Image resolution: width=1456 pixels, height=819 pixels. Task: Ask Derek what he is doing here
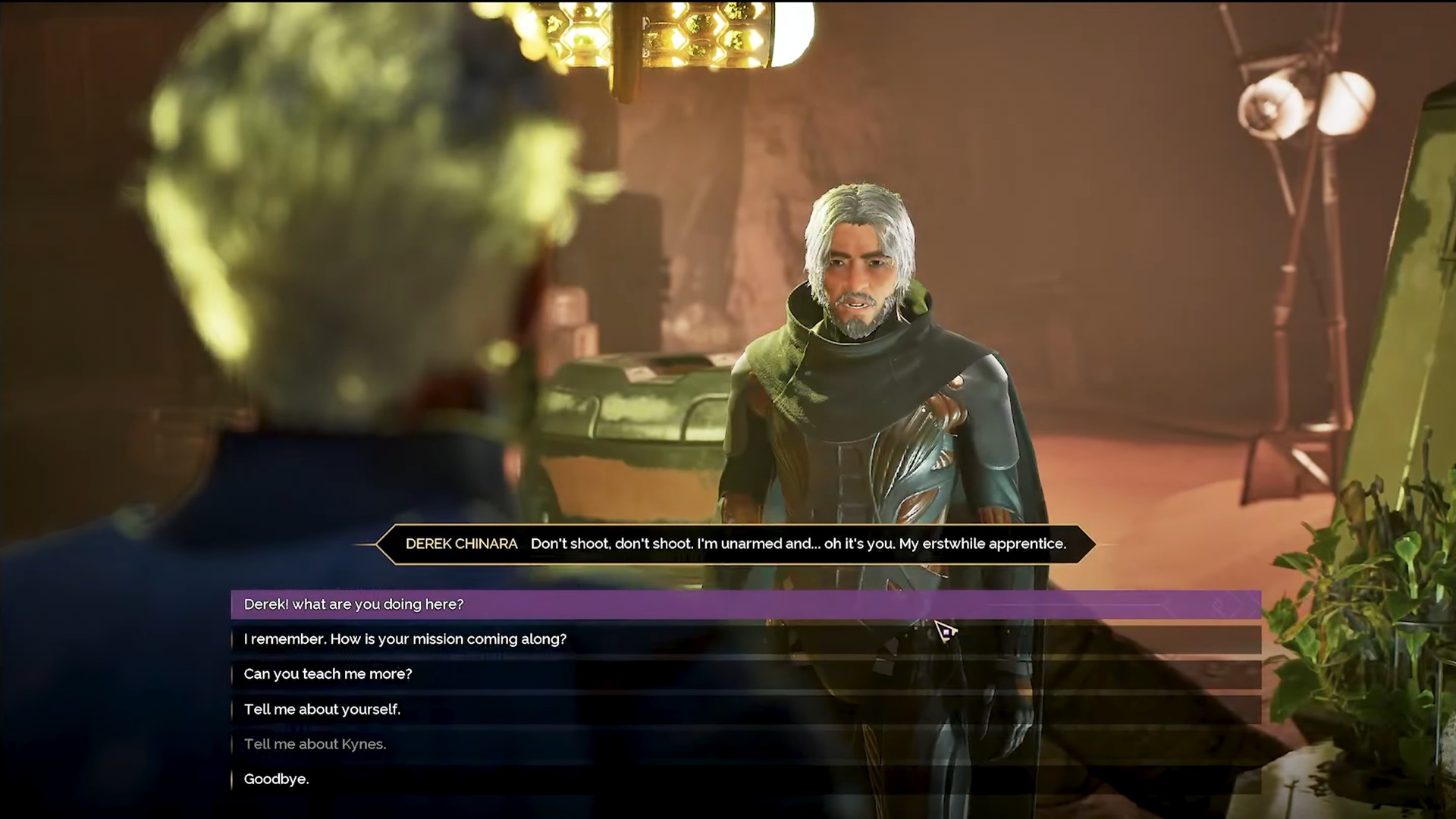click(353, 604)
